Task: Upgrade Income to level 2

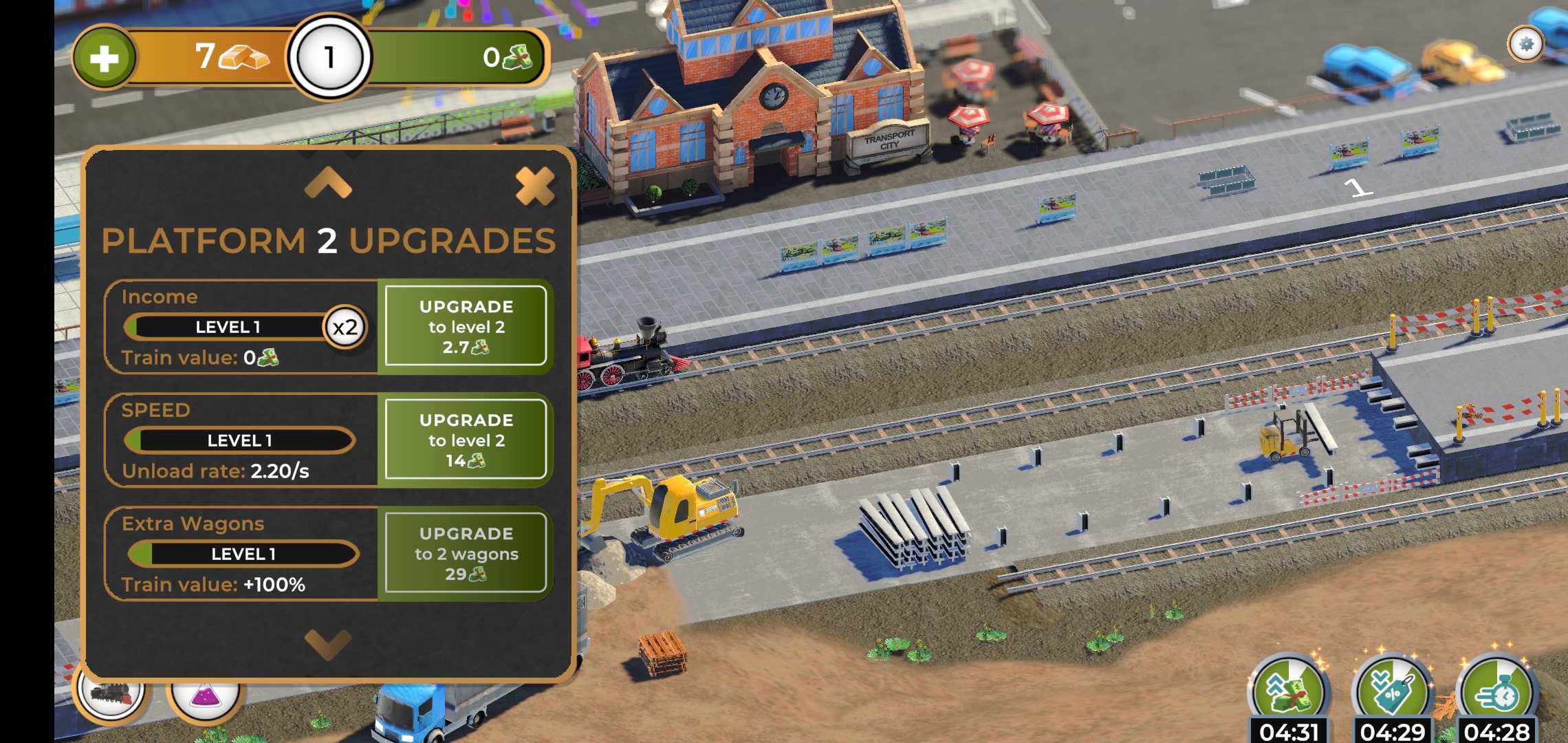Action: click(466, 327)
